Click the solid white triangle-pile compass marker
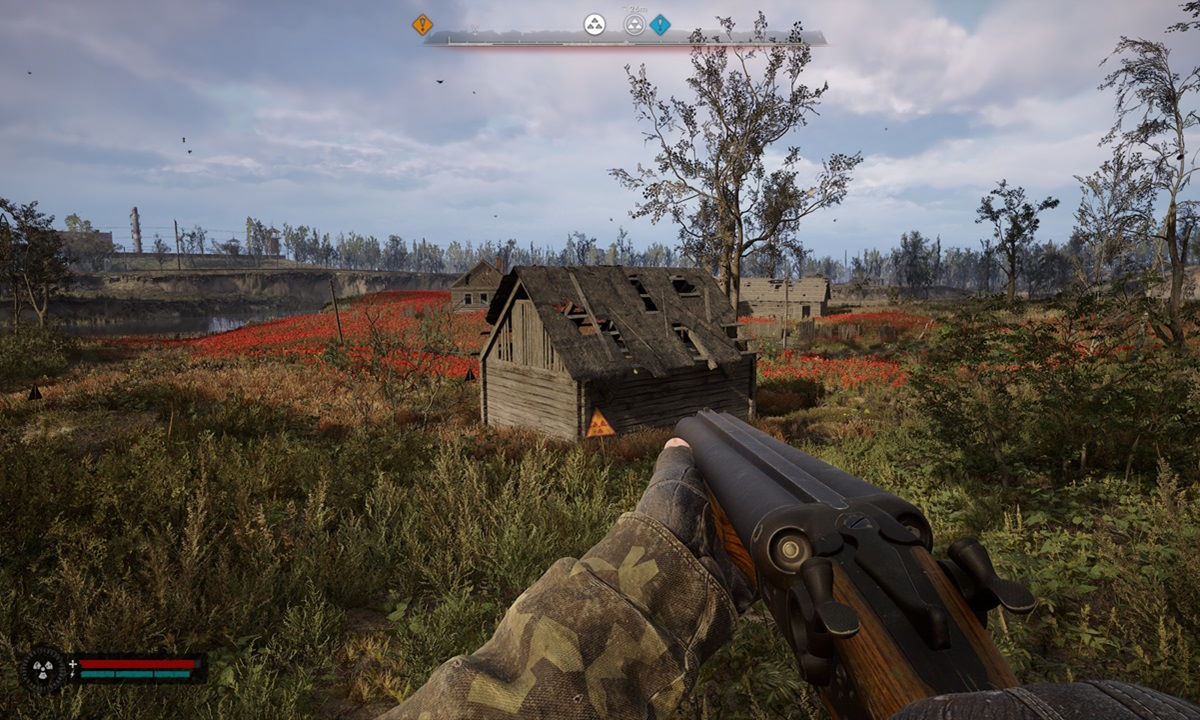 595,24
